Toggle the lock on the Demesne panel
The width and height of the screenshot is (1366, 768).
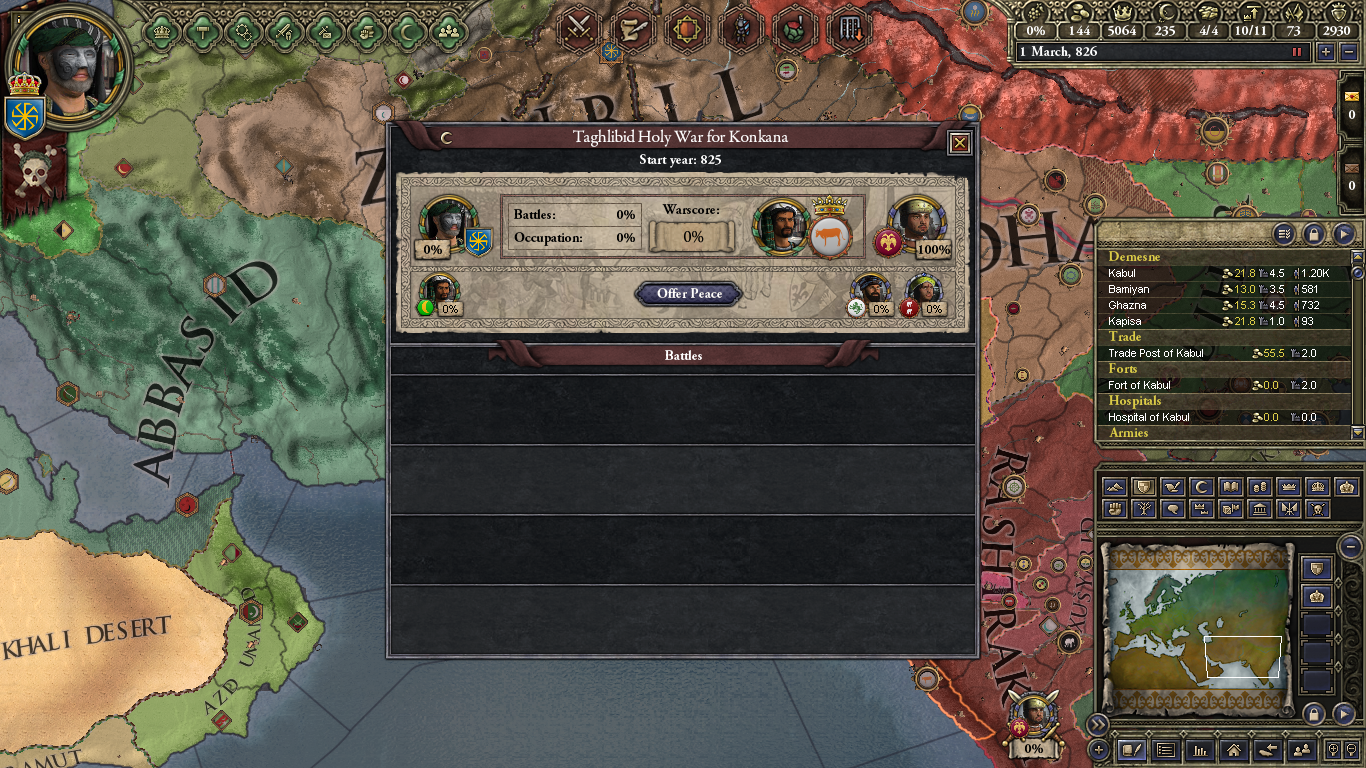1314,234
